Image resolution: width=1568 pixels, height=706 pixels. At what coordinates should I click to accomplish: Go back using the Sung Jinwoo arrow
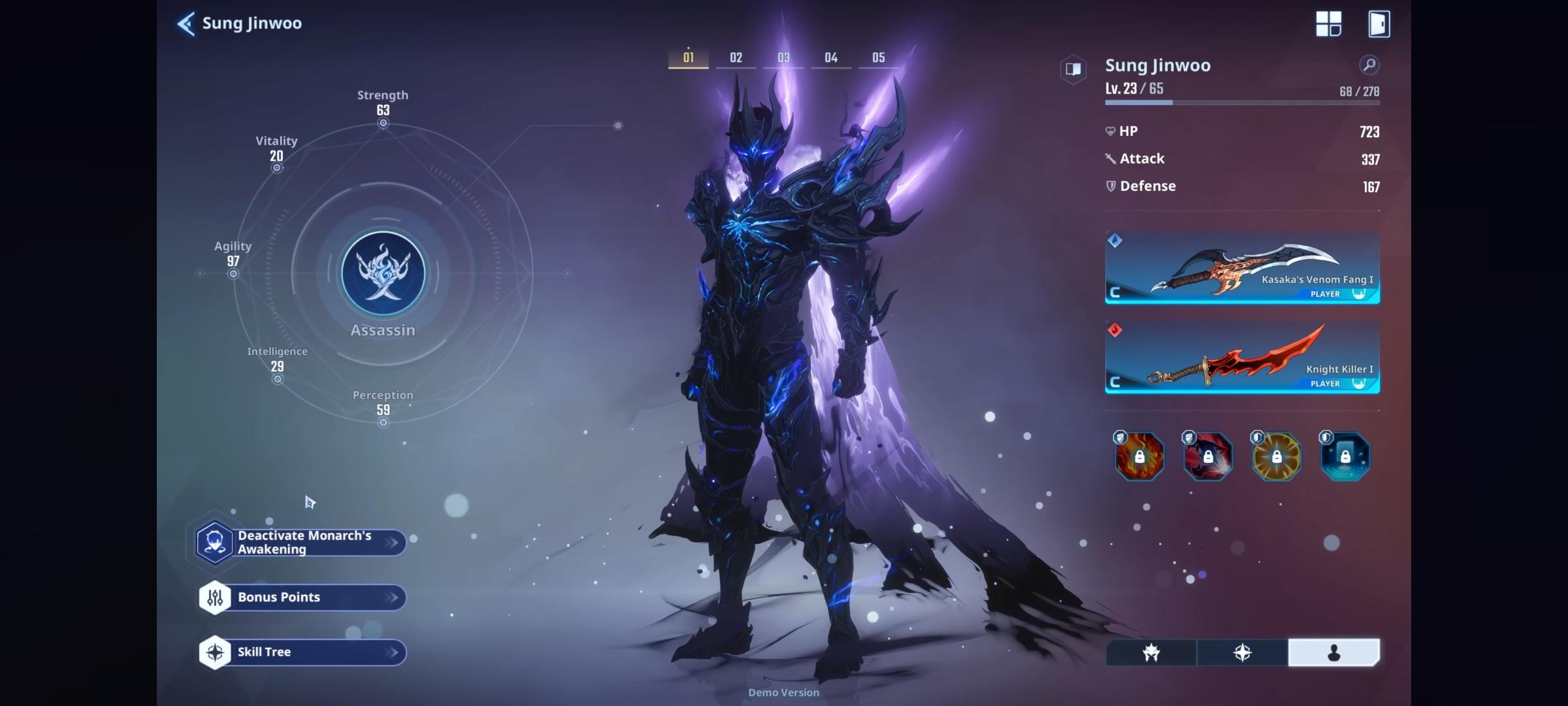click(186, 24)
